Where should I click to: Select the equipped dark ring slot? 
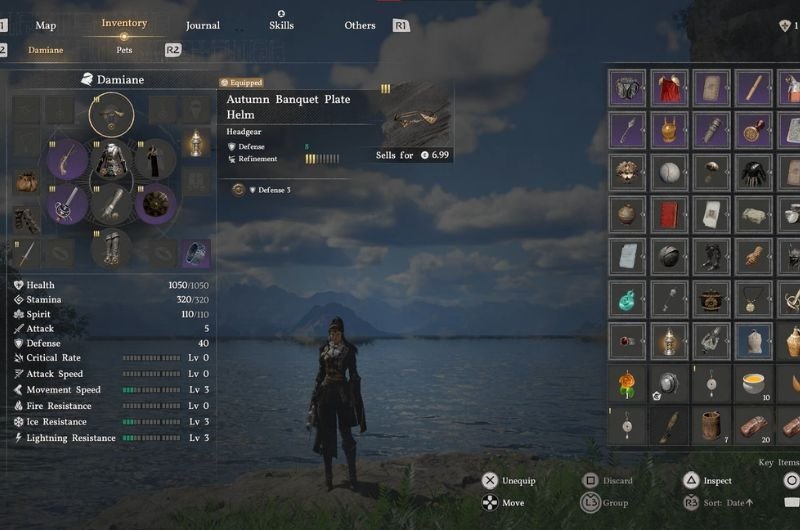196,253
